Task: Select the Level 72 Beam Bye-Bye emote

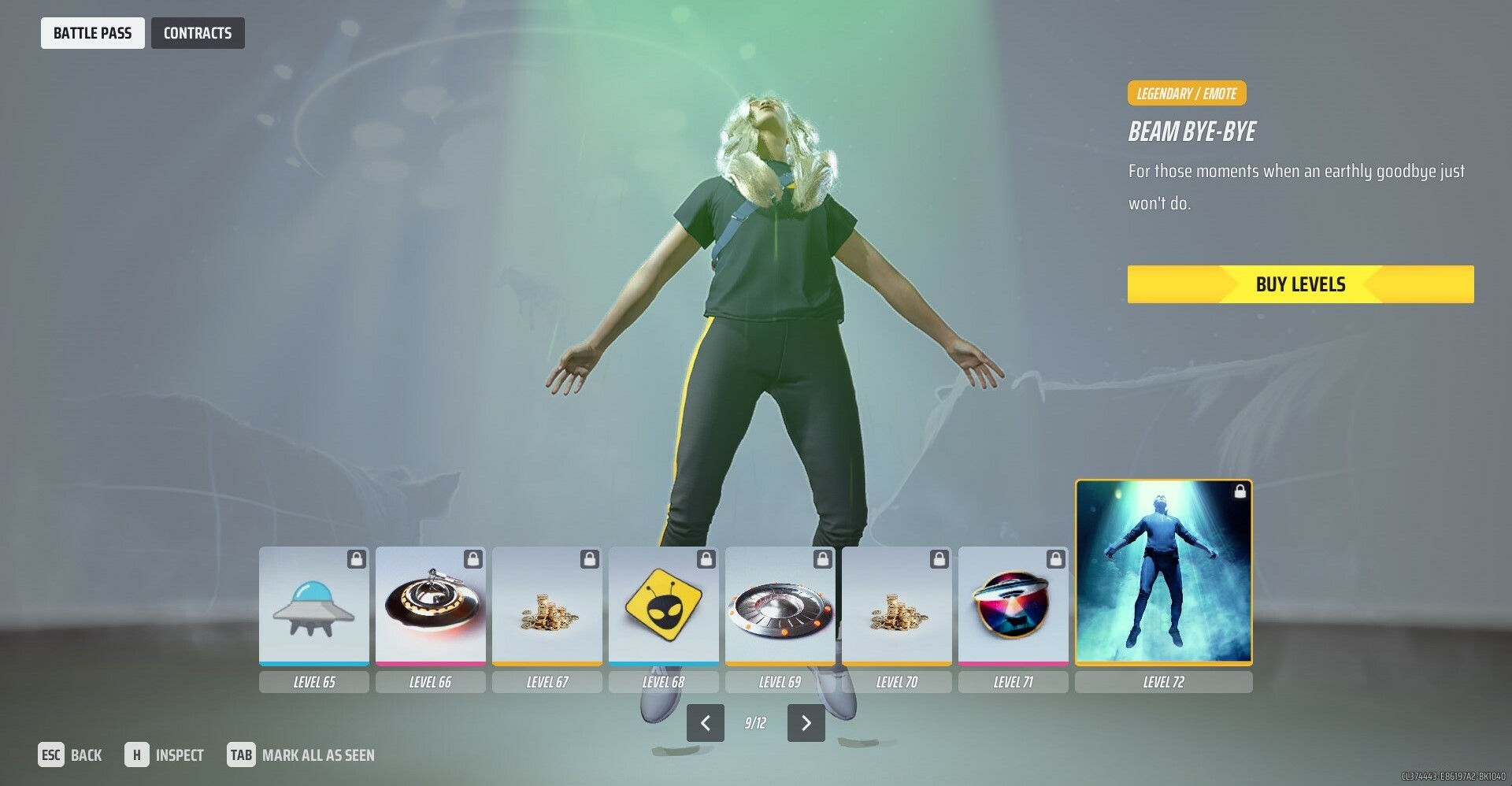Action: click(x=1163, y=572)
